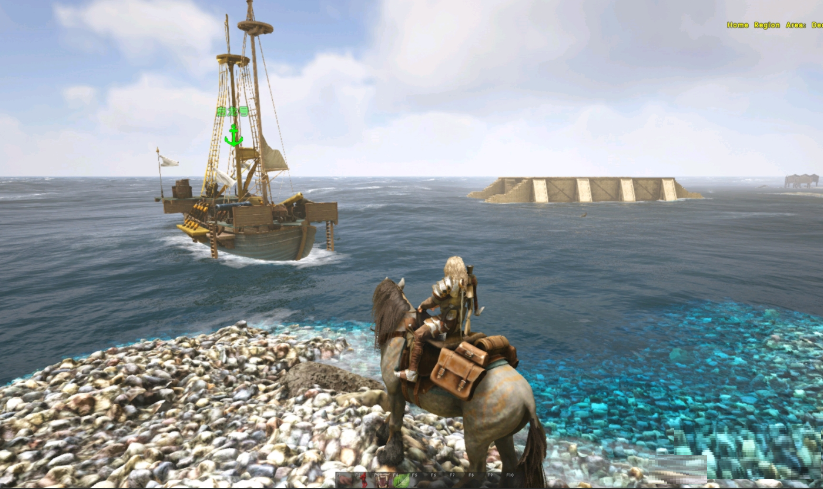Viewport: 823px width, 489px height.
Task: Activate the roaring beast hotbar slot
Action: 382,481
